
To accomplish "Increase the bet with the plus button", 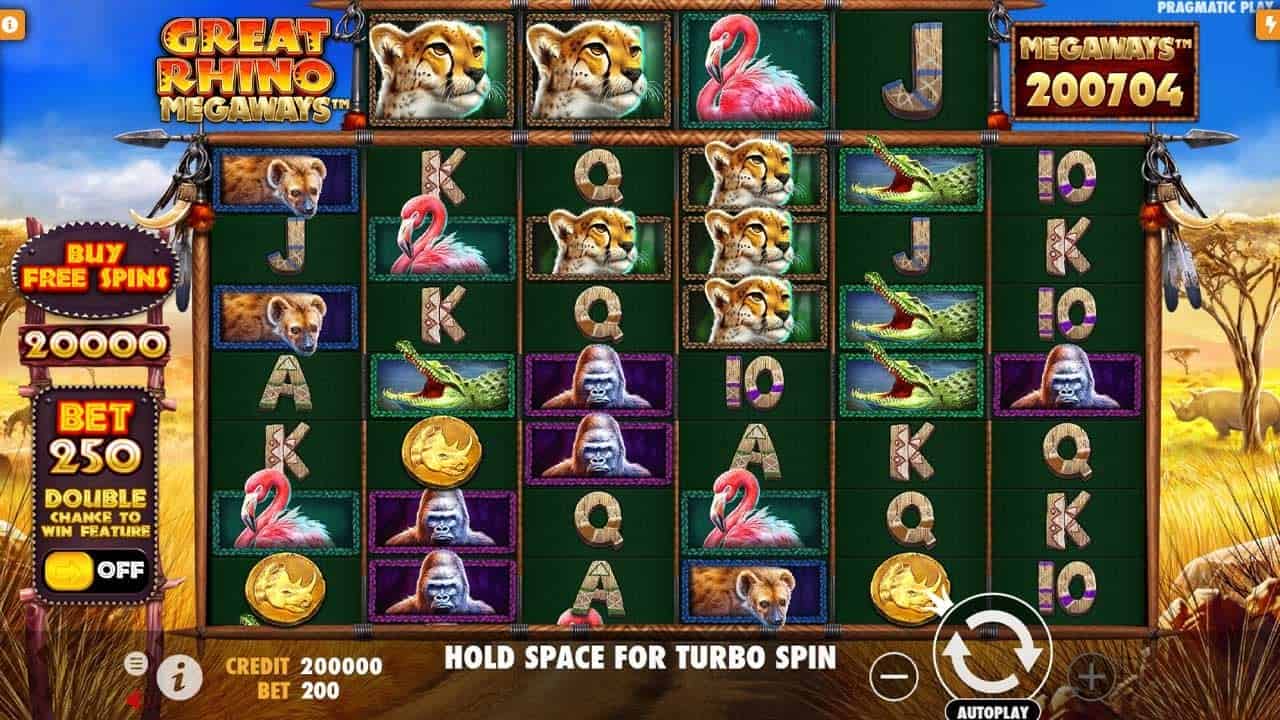I will tap(1091, 678).
